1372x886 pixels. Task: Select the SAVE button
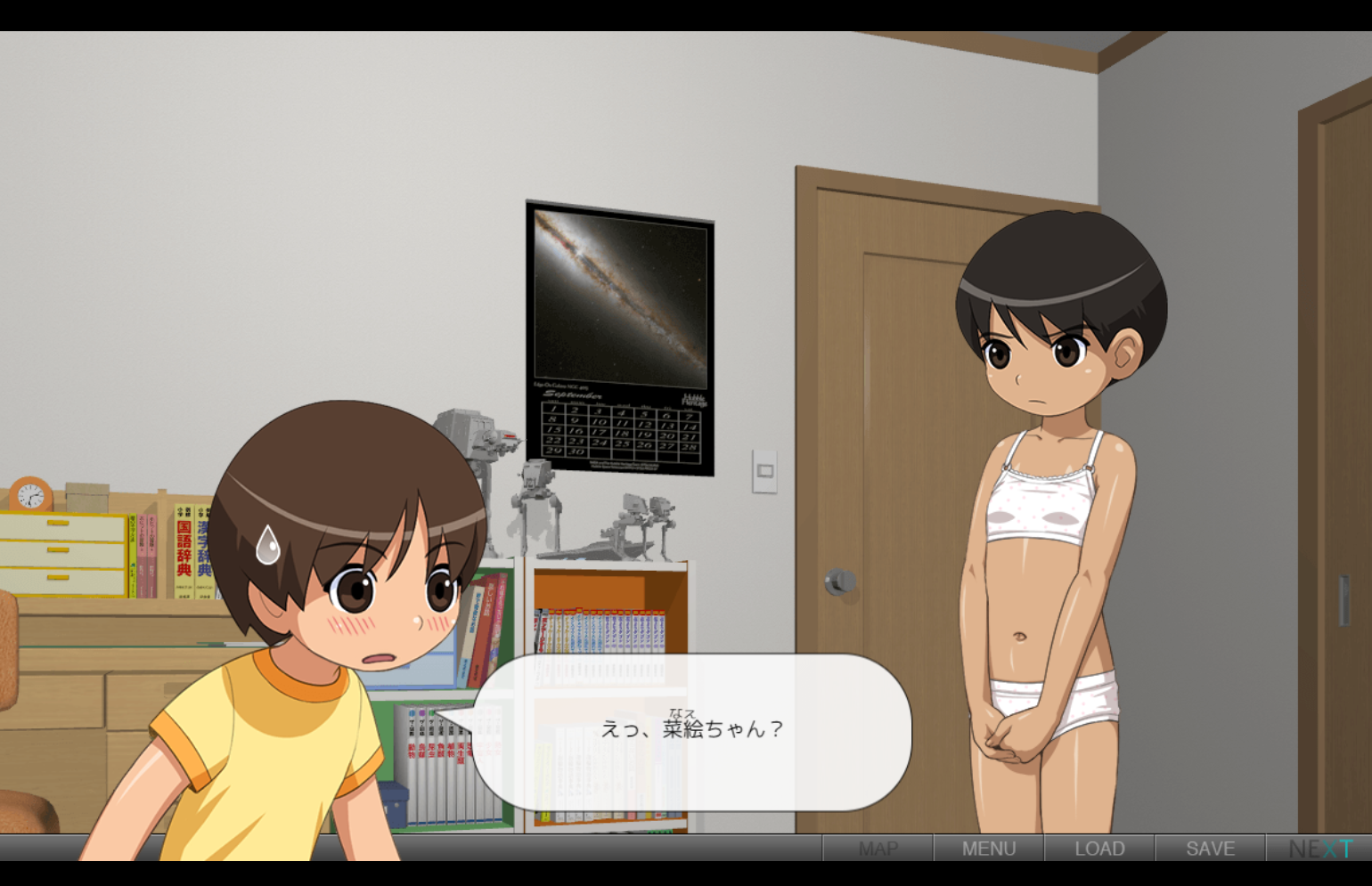pos(1210,849)
